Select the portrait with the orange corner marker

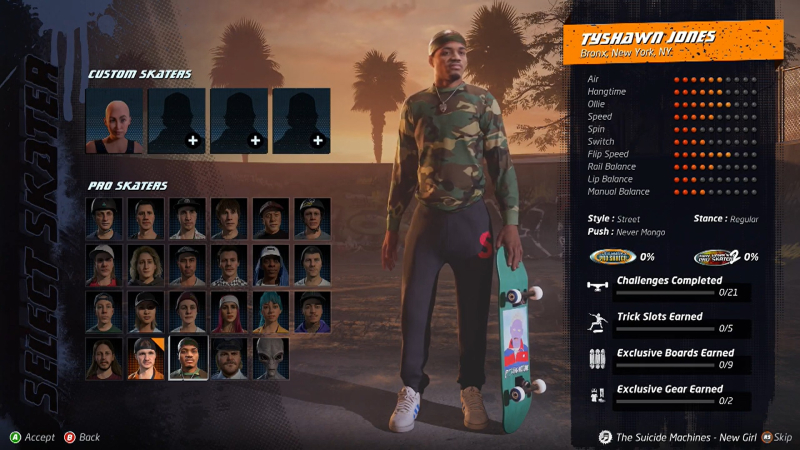pos(145,358)
